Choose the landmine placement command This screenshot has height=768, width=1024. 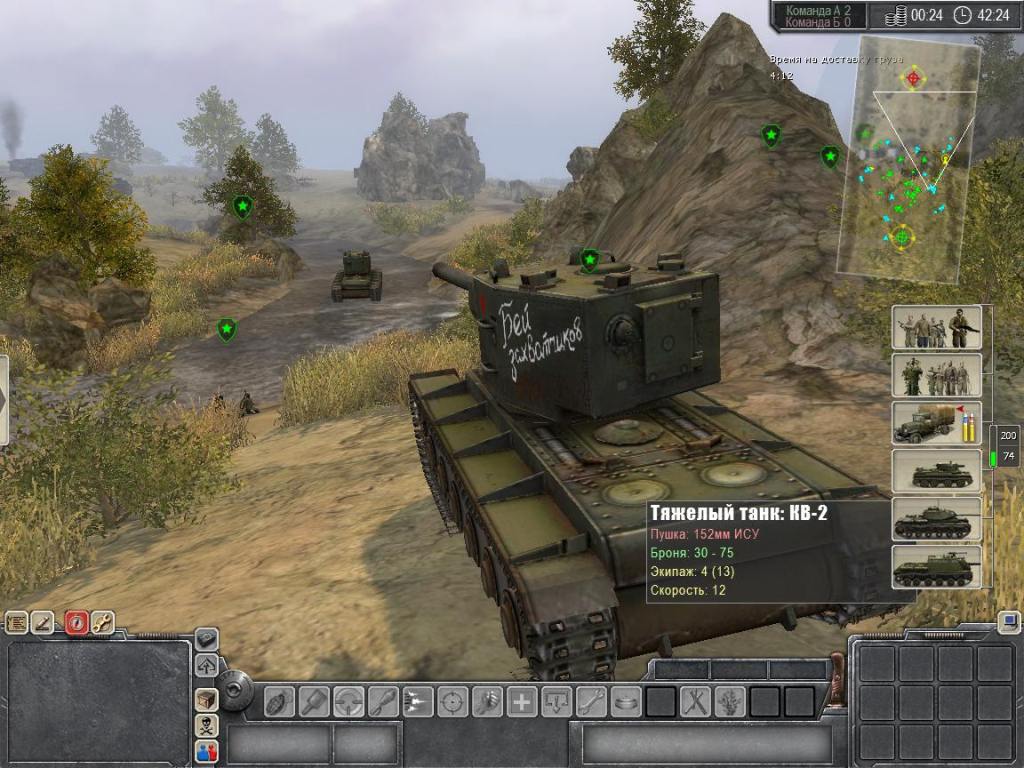coord(626,701)
